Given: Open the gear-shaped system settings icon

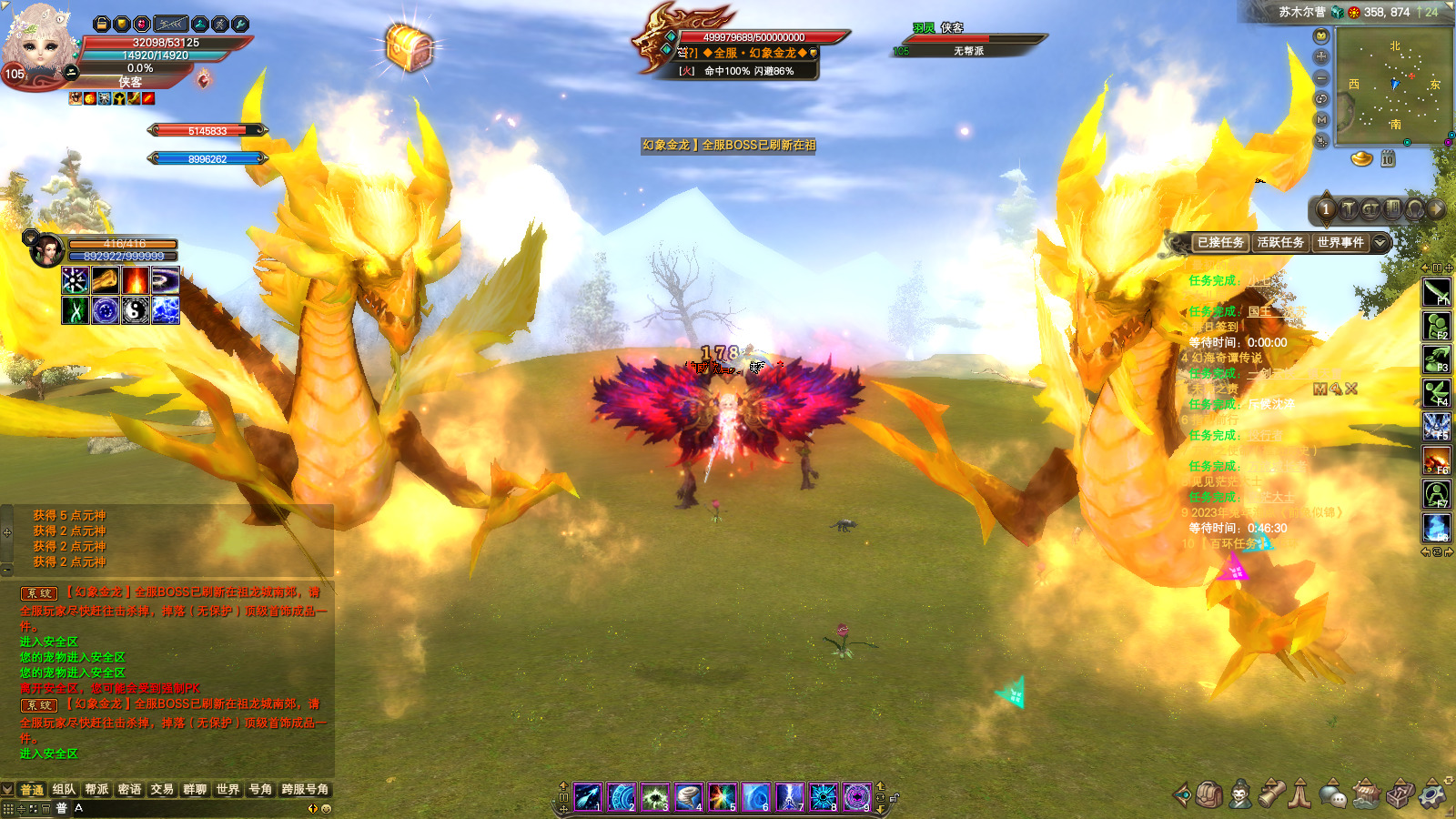Looking at the screenshot, I should point(1432,794).
